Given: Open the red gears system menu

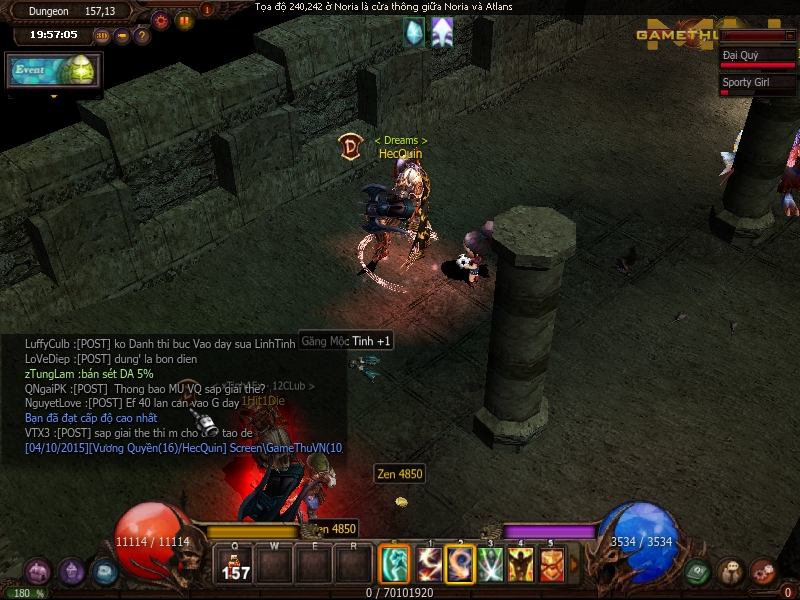Looking at the screenshot, I should click(764, 571).
